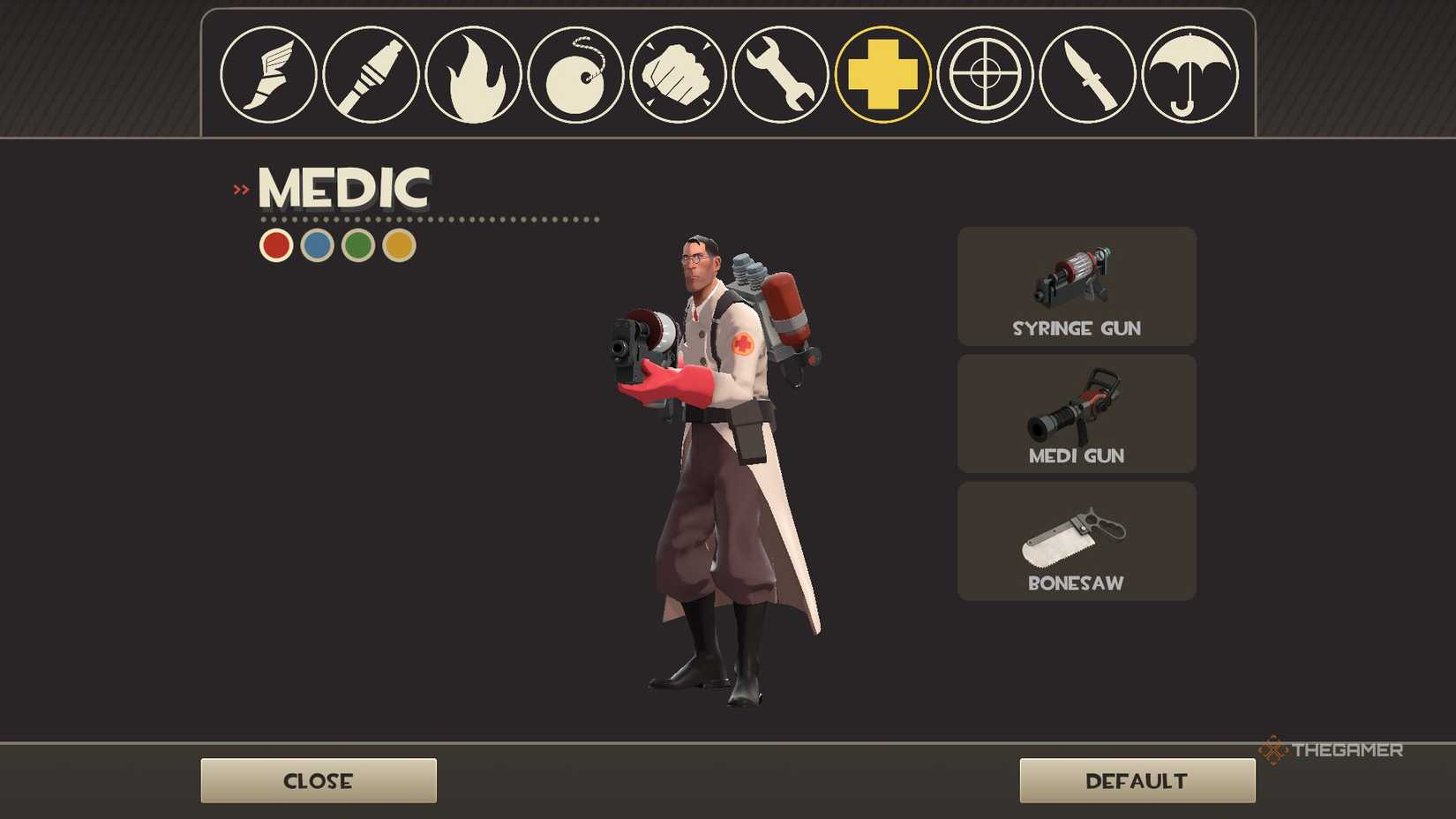This screenshot has height=819, width=1456.
Task: Click the chevron arrows beside MEDIC
Action: coord(239,186)
